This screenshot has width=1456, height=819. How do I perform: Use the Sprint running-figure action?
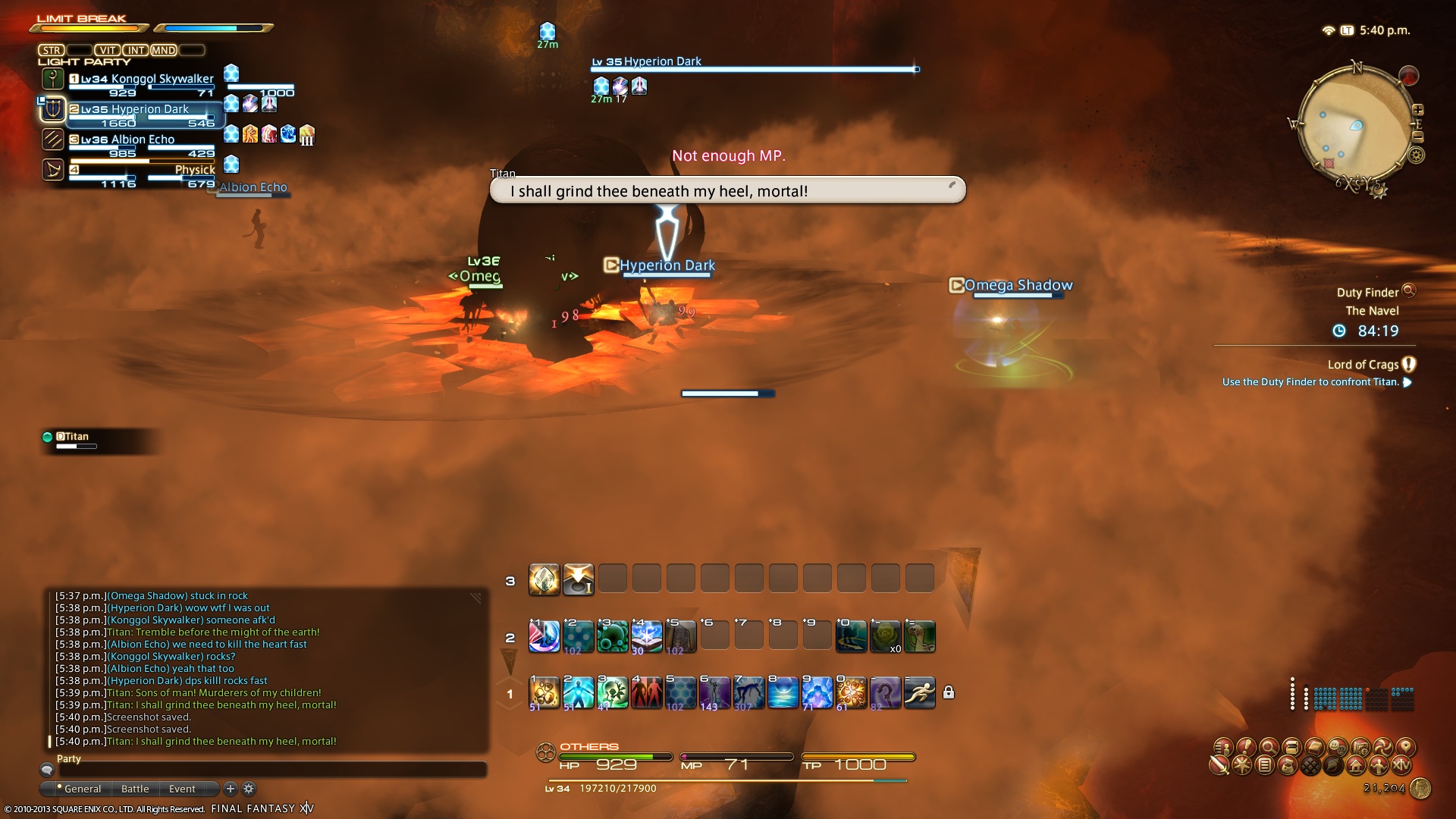(x=919, y=692)
